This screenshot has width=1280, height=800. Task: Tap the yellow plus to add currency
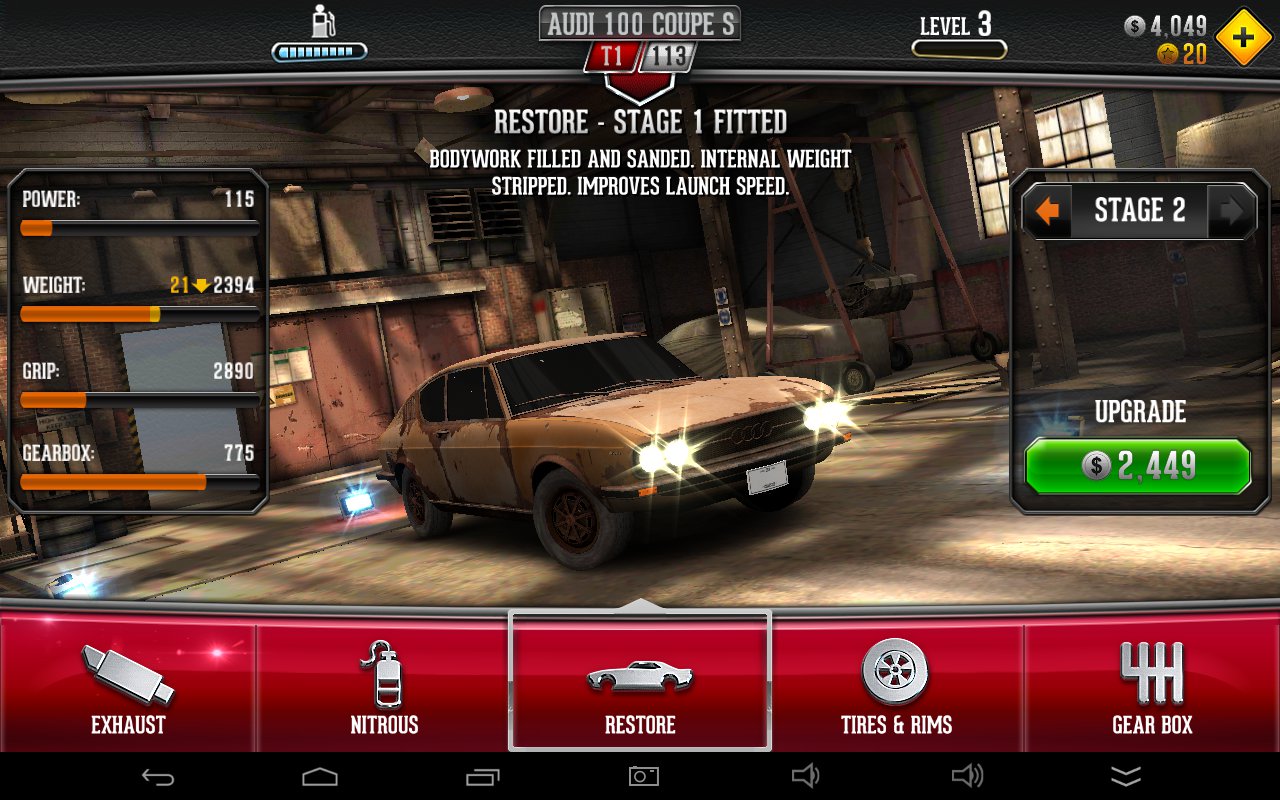tap(1243, 37)
